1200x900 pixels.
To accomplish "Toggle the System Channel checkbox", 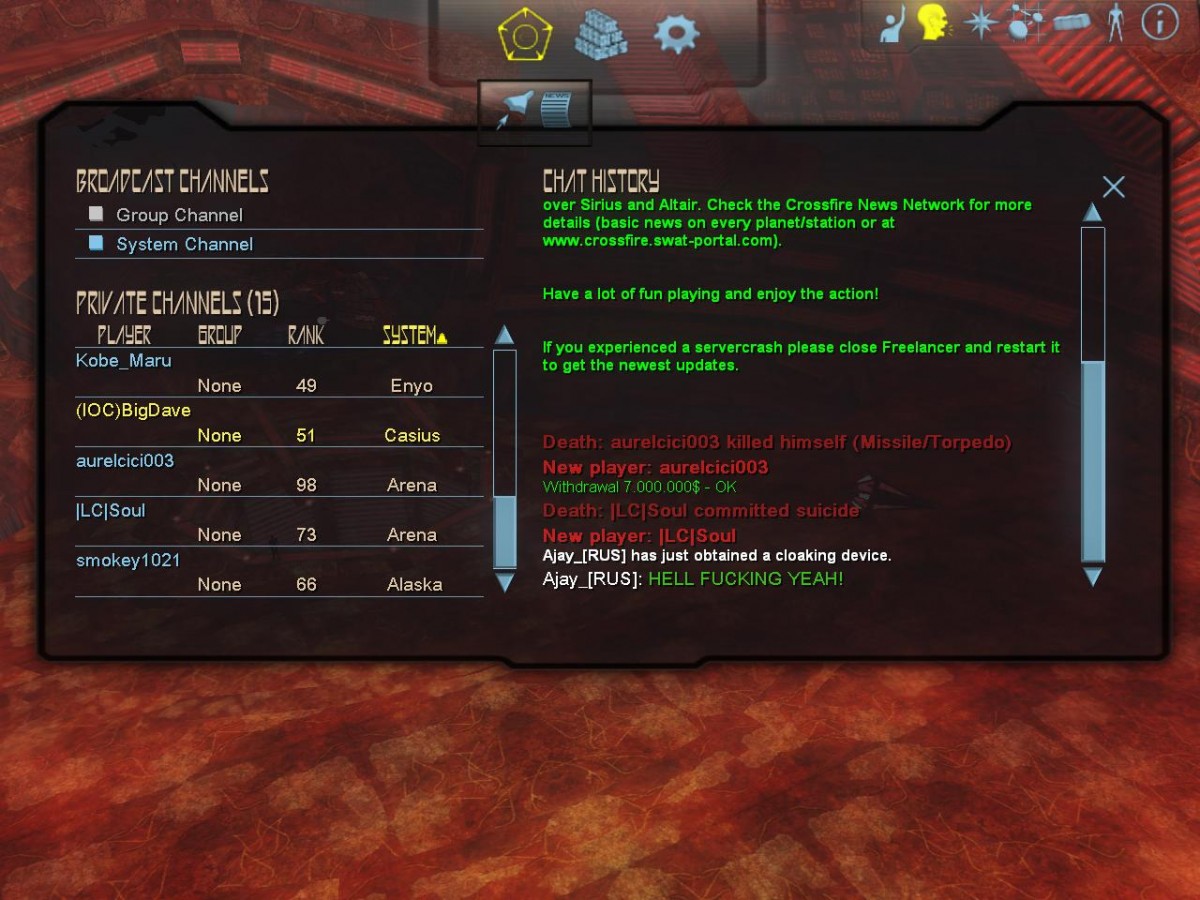I will (96, 243).
